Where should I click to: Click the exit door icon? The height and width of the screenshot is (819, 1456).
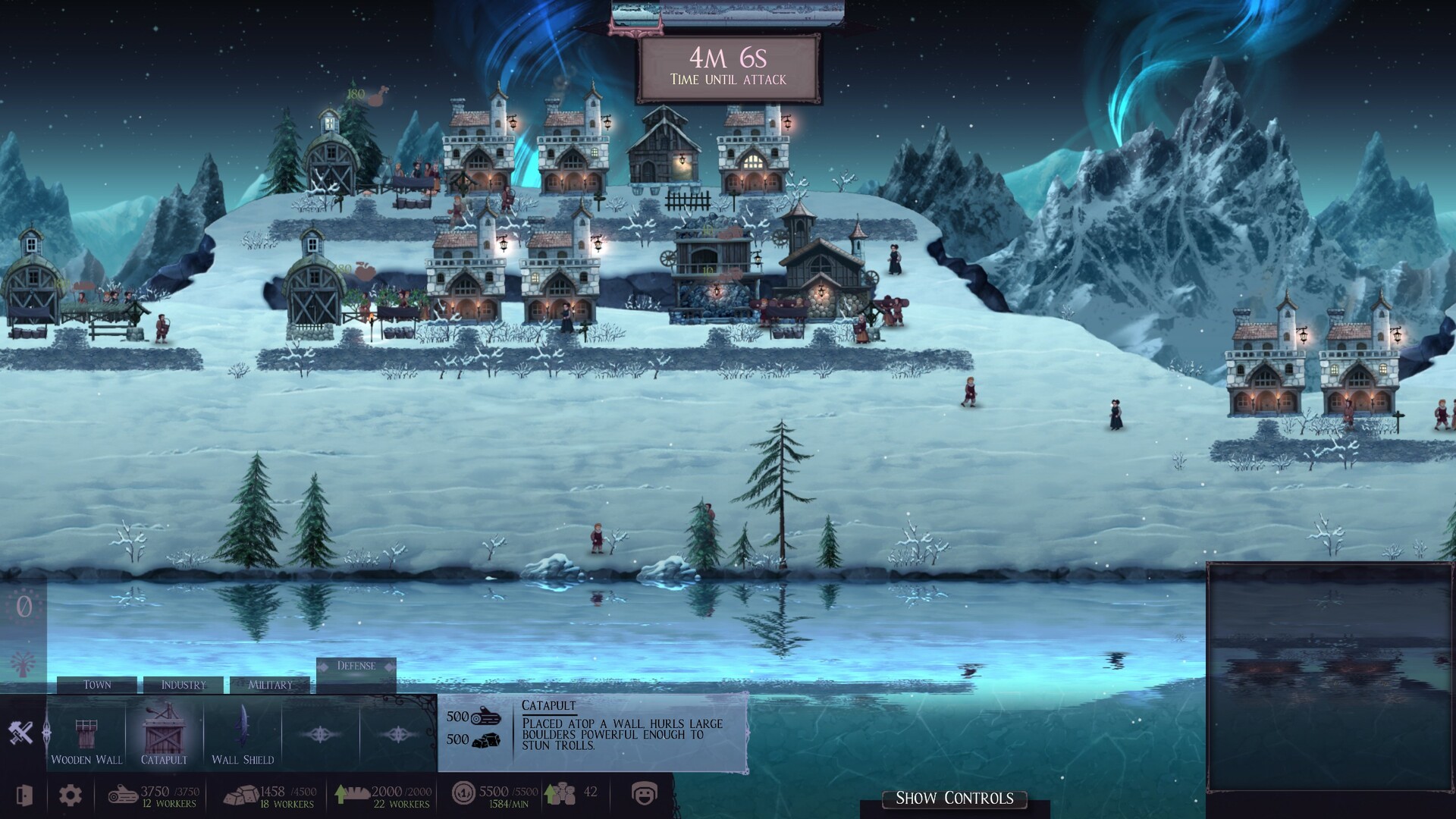(x=24, y=795)
